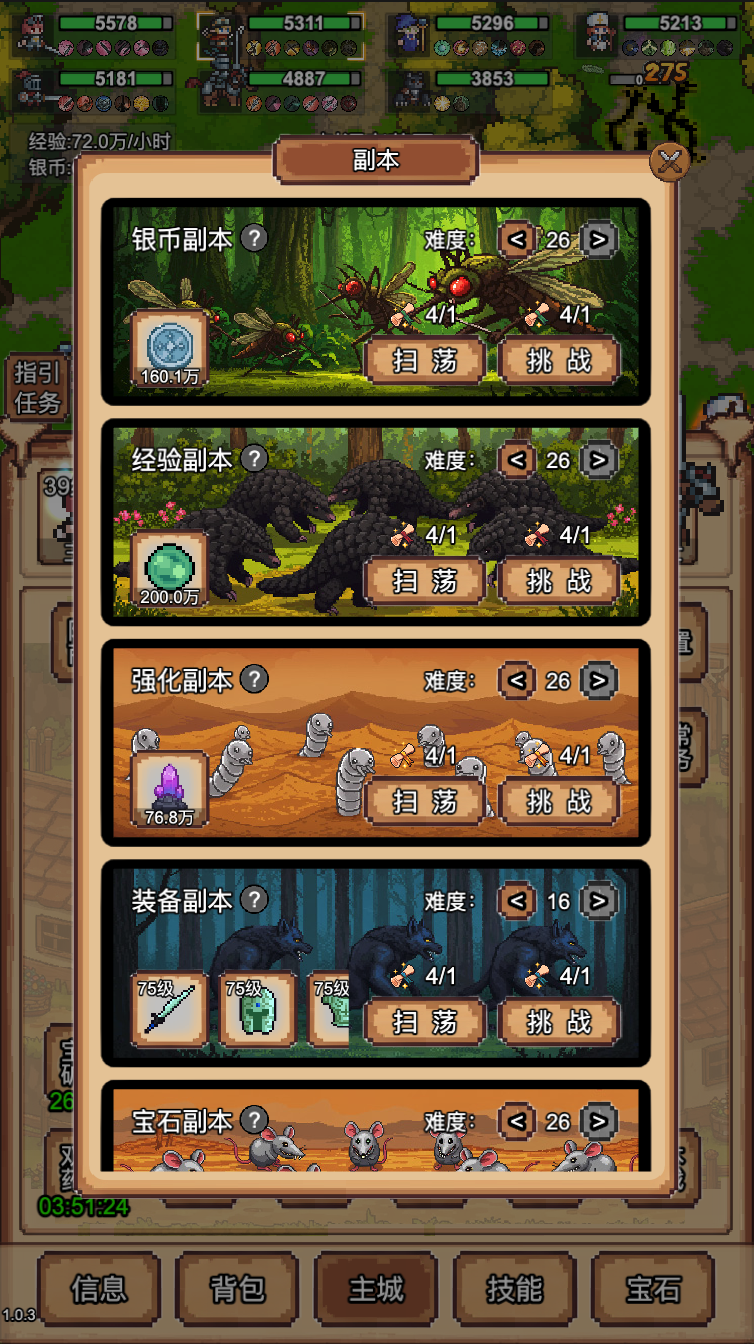Raise 装备副本 difficulty above 16
The height and width of the screenshot is (1344, 754).
pyautogui.click(x=598, y=901)
